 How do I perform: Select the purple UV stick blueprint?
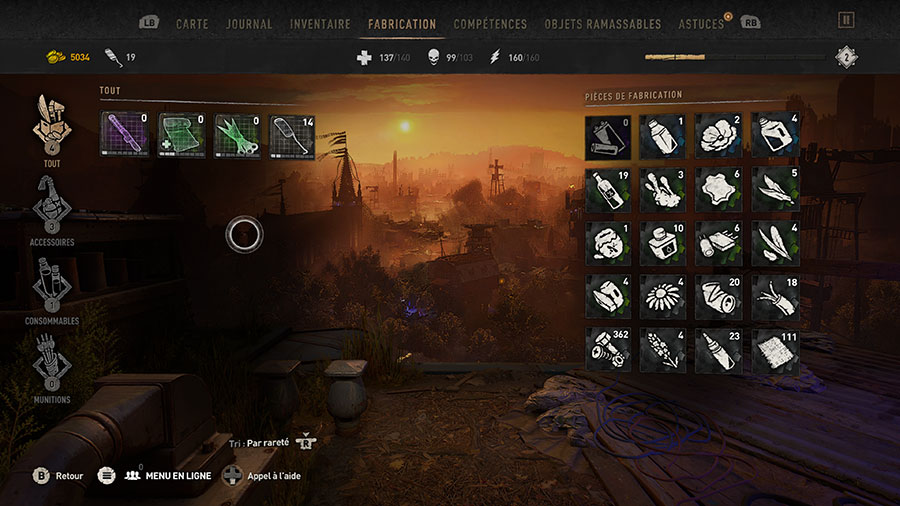[125, 136]
